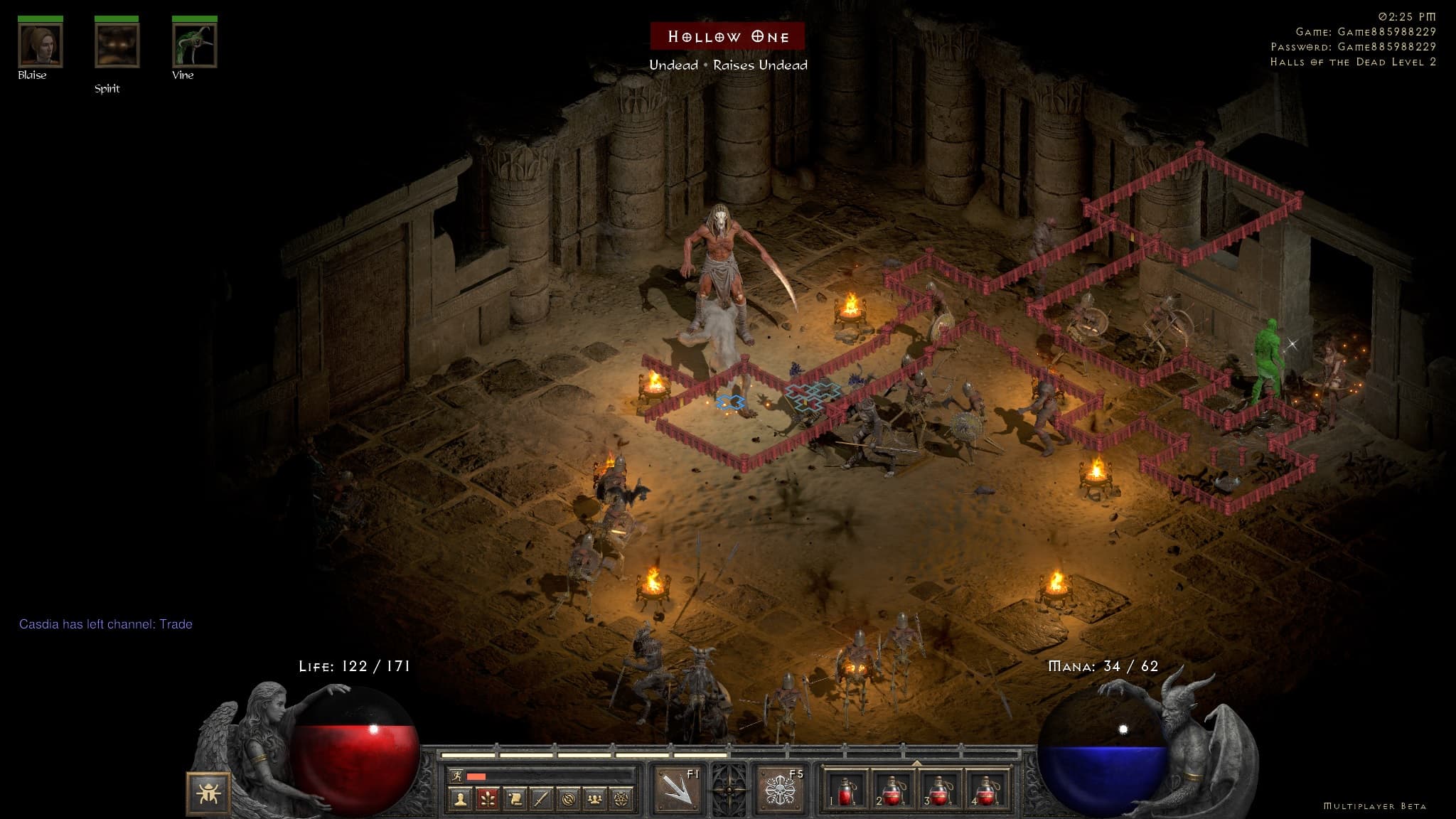Choose the F1 arrow left skill

[x=677, y=788]
